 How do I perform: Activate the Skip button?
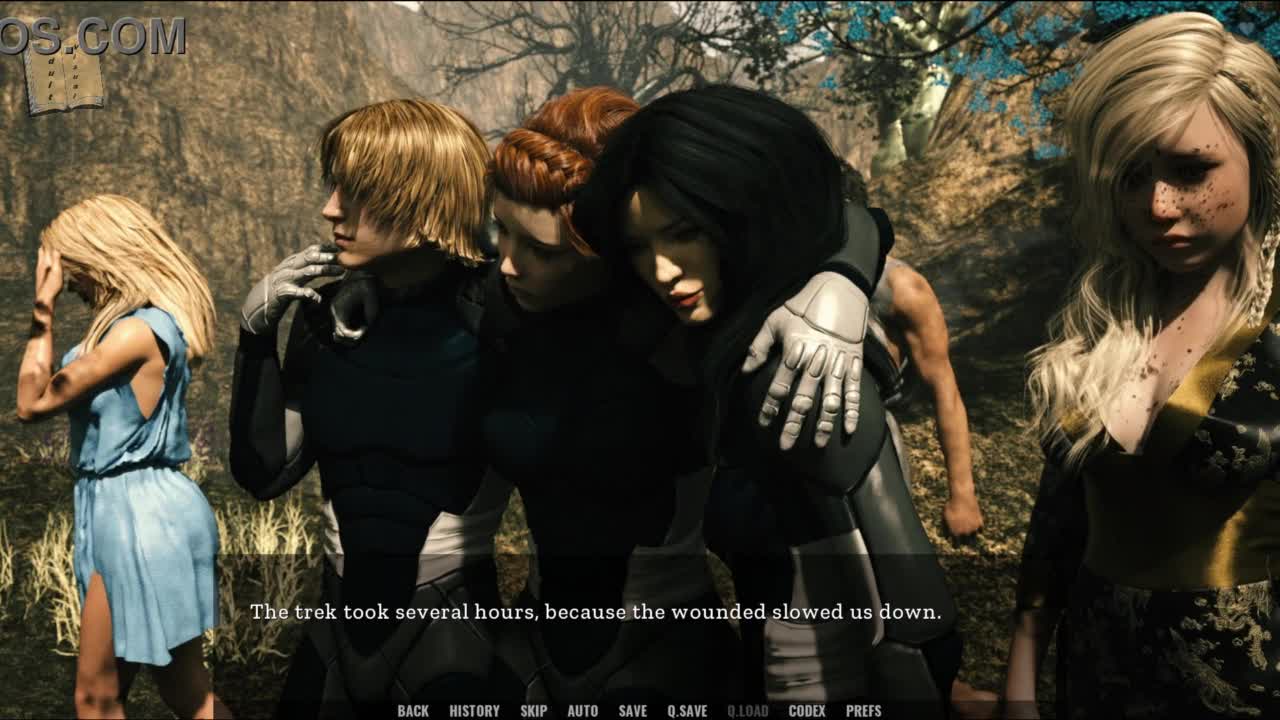pos(533,711)
